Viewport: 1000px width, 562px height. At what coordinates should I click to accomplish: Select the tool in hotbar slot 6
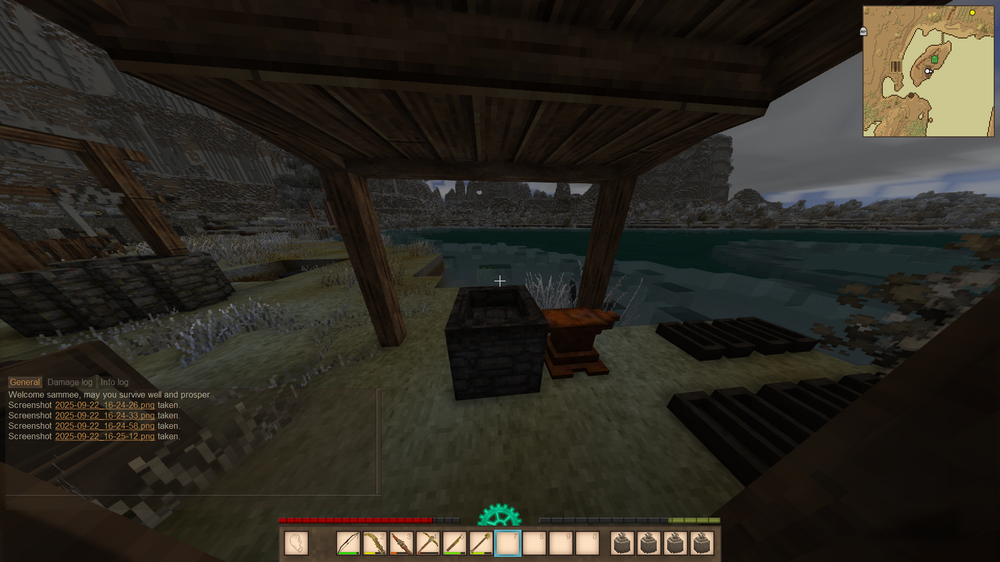coord(481,543)
